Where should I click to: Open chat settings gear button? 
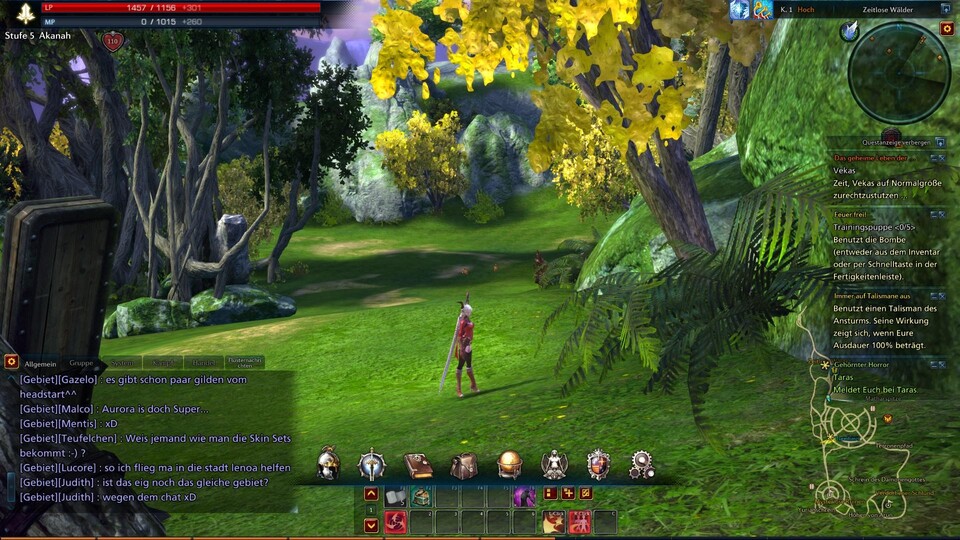11,361
